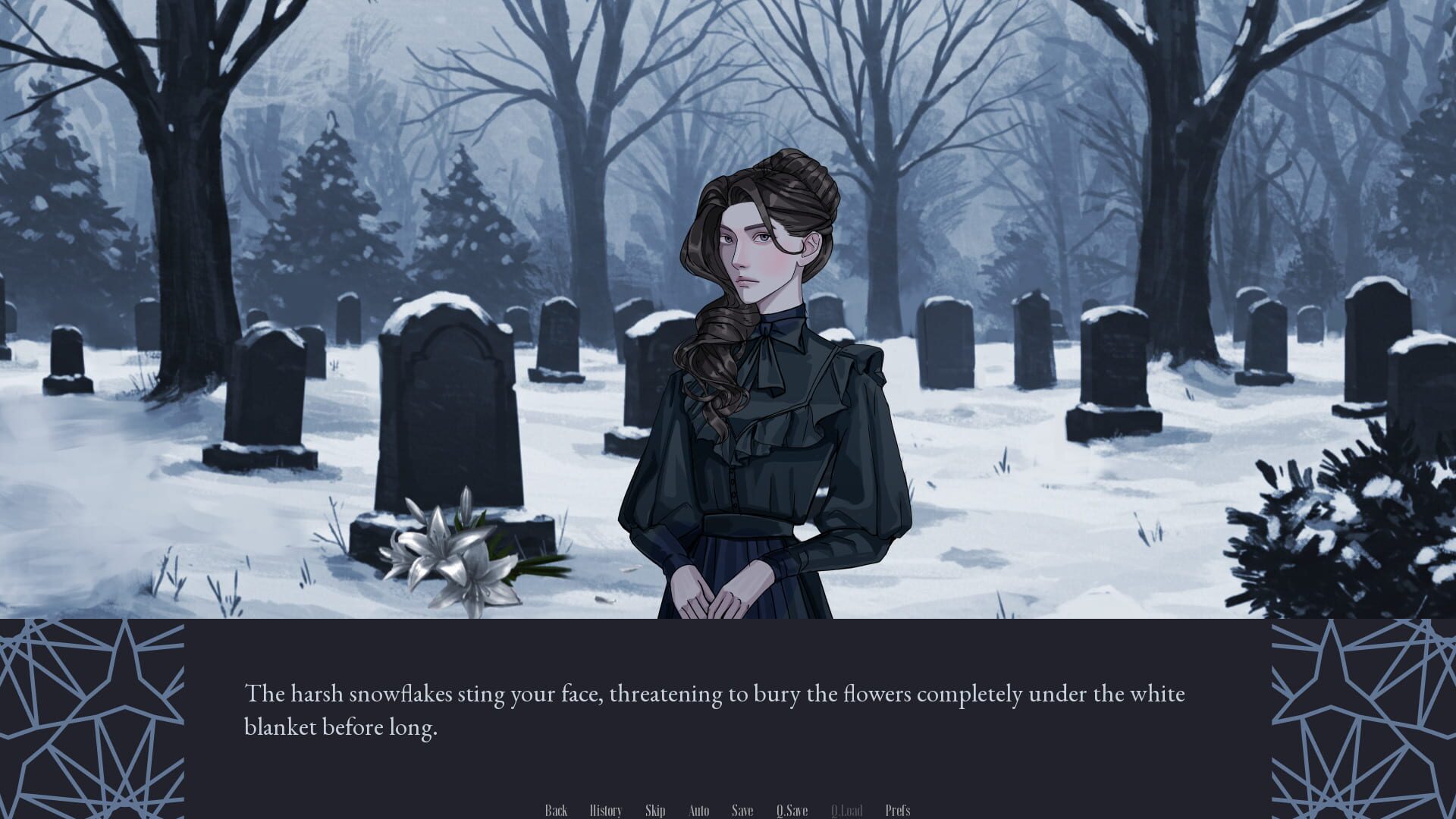Activate the Q.Load quick load option
This screenshot has height=819, width=1456.
click(x=848, y=810)
